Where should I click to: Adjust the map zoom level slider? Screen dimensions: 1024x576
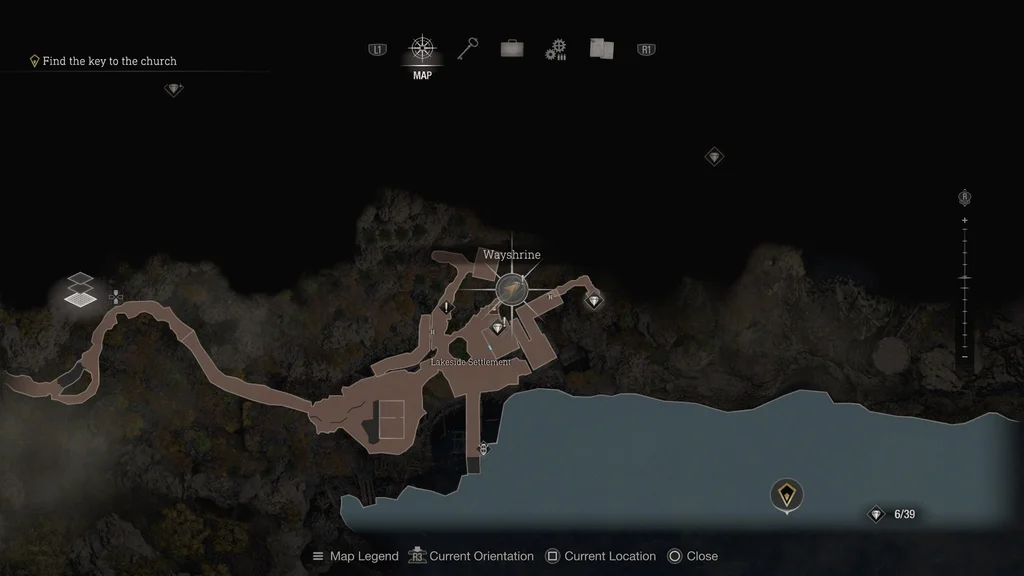coord(965,278)
